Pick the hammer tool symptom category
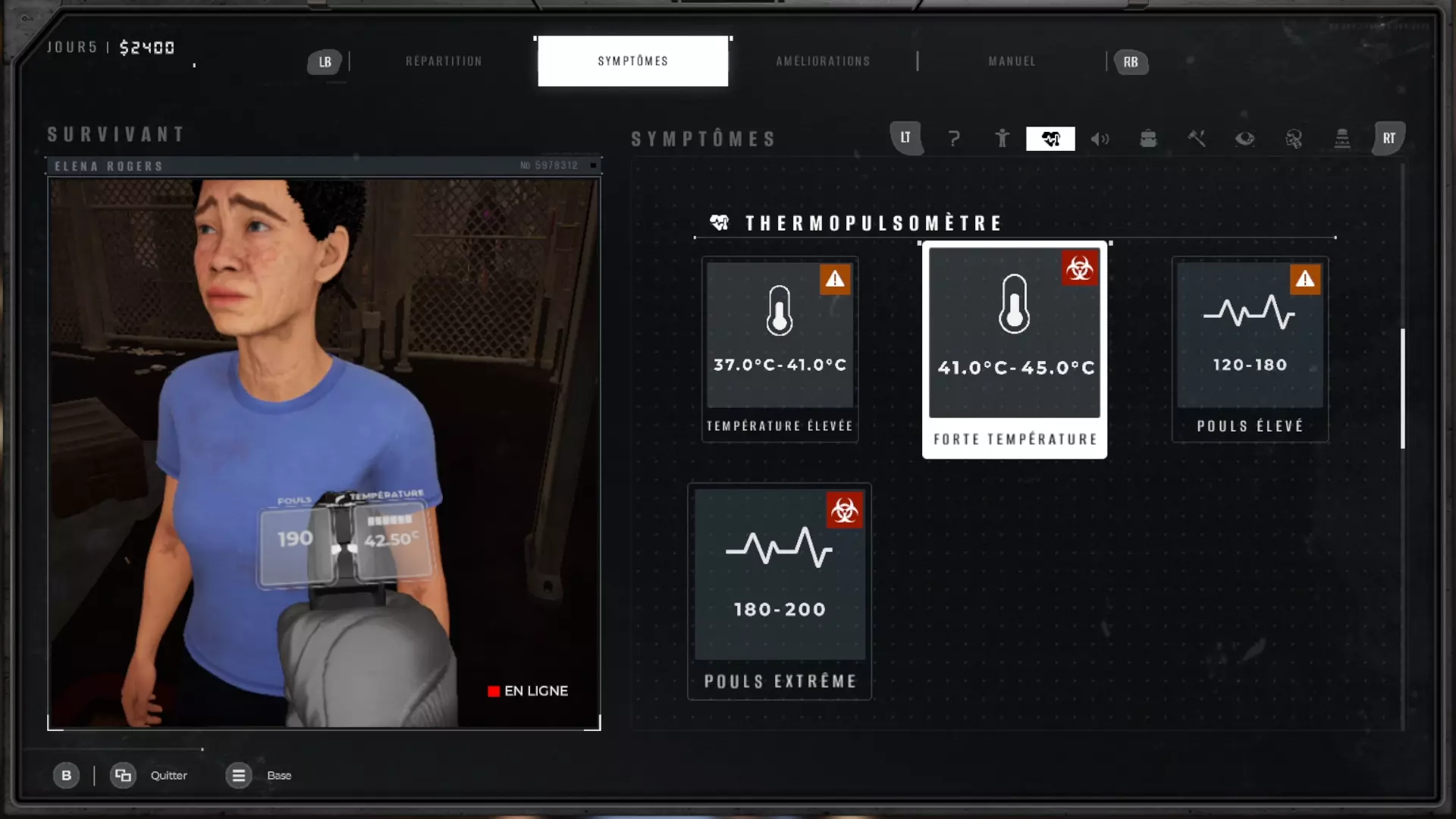 tap(1197, 139)
